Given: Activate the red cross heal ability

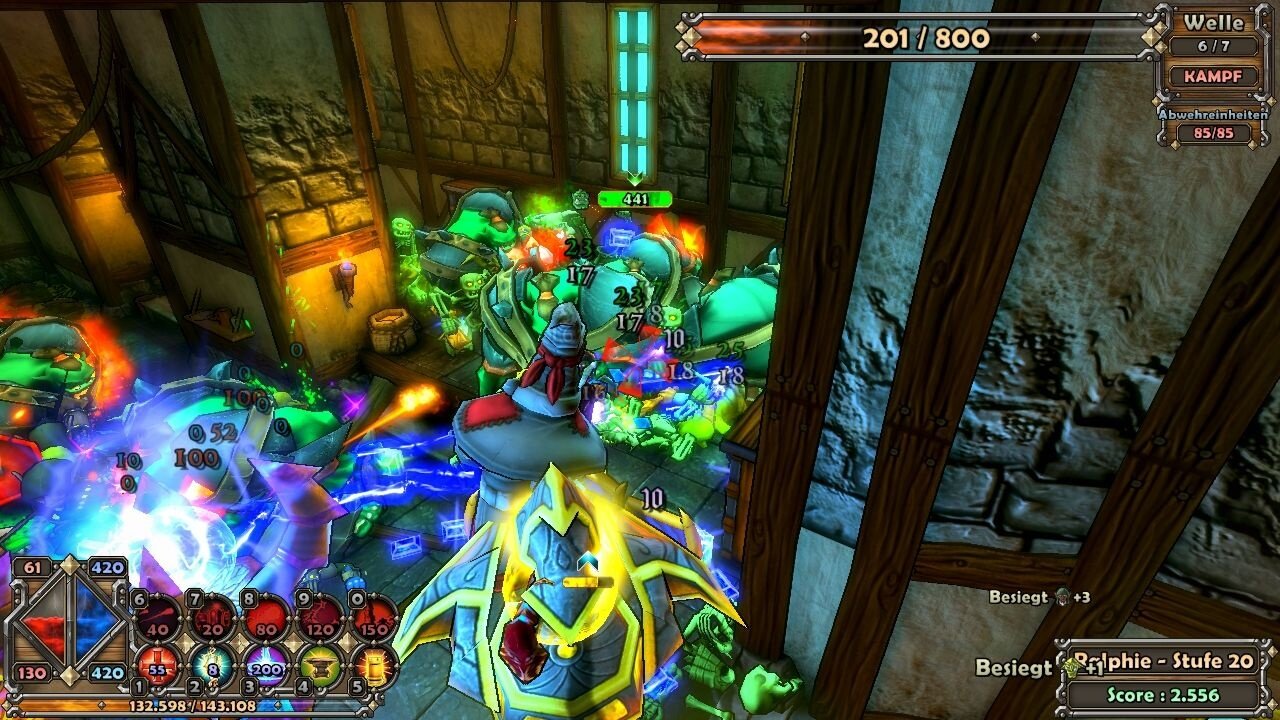Looking at the screenshot, I should (158, 664).
